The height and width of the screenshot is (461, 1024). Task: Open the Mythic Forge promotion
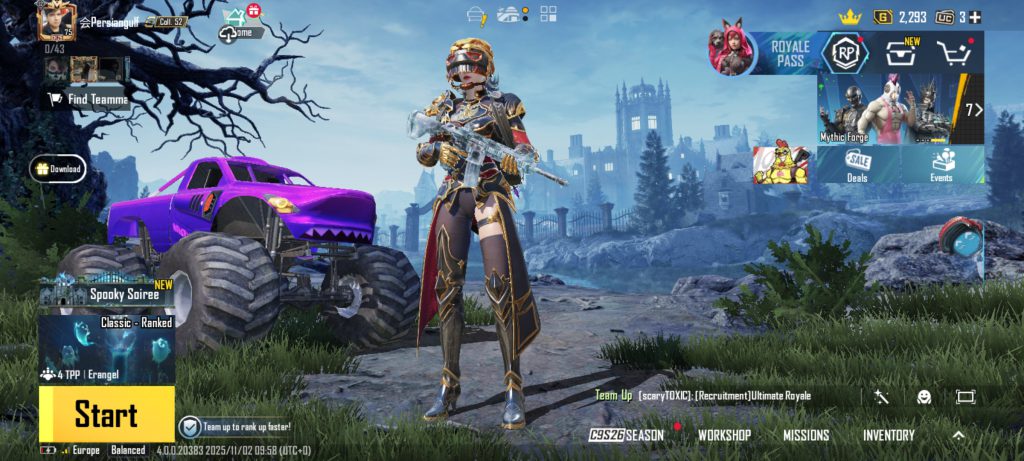(883, 109)
